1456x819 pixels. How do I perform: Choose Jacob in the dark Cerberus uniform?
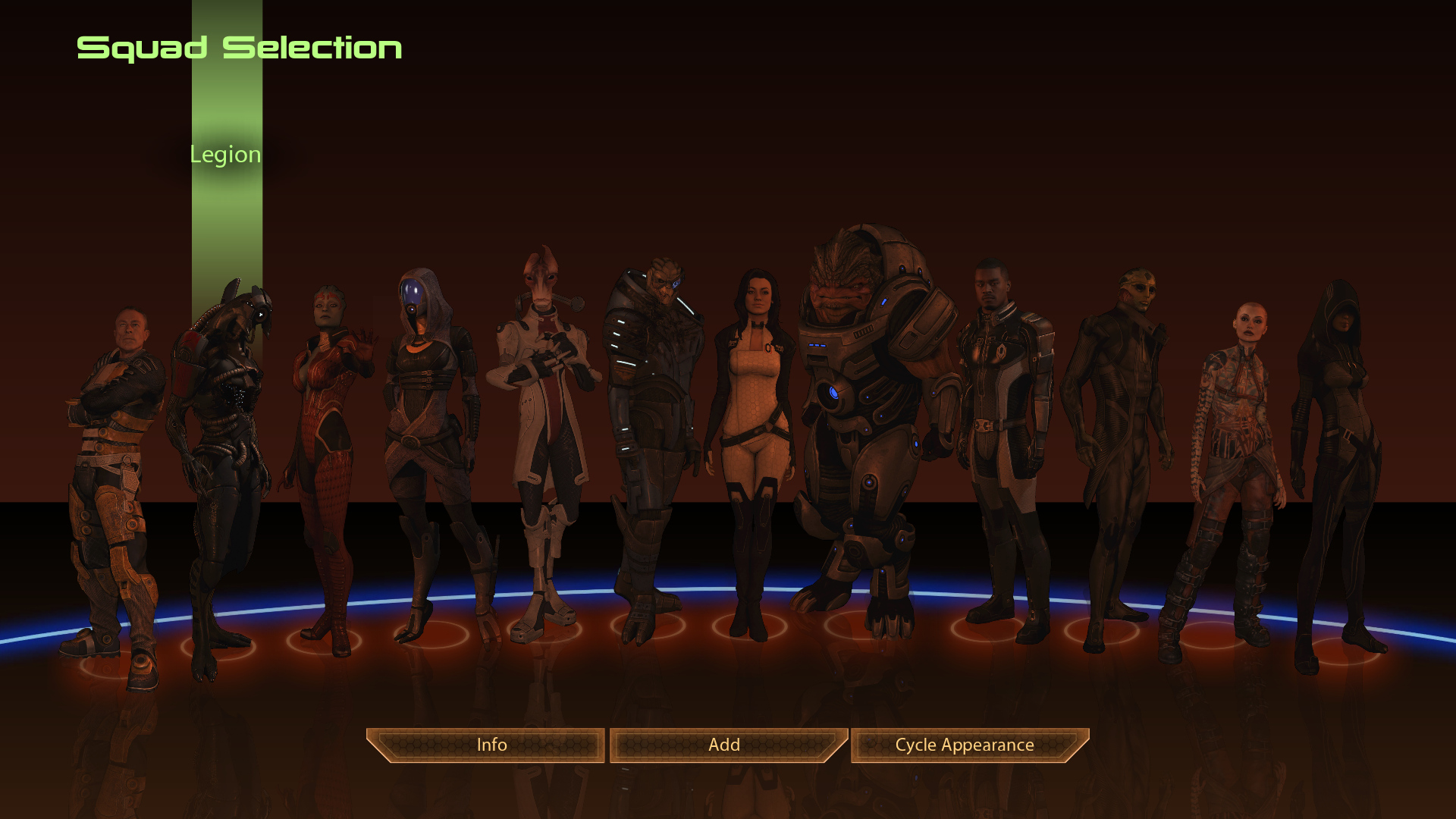(x=1003, y=425)
